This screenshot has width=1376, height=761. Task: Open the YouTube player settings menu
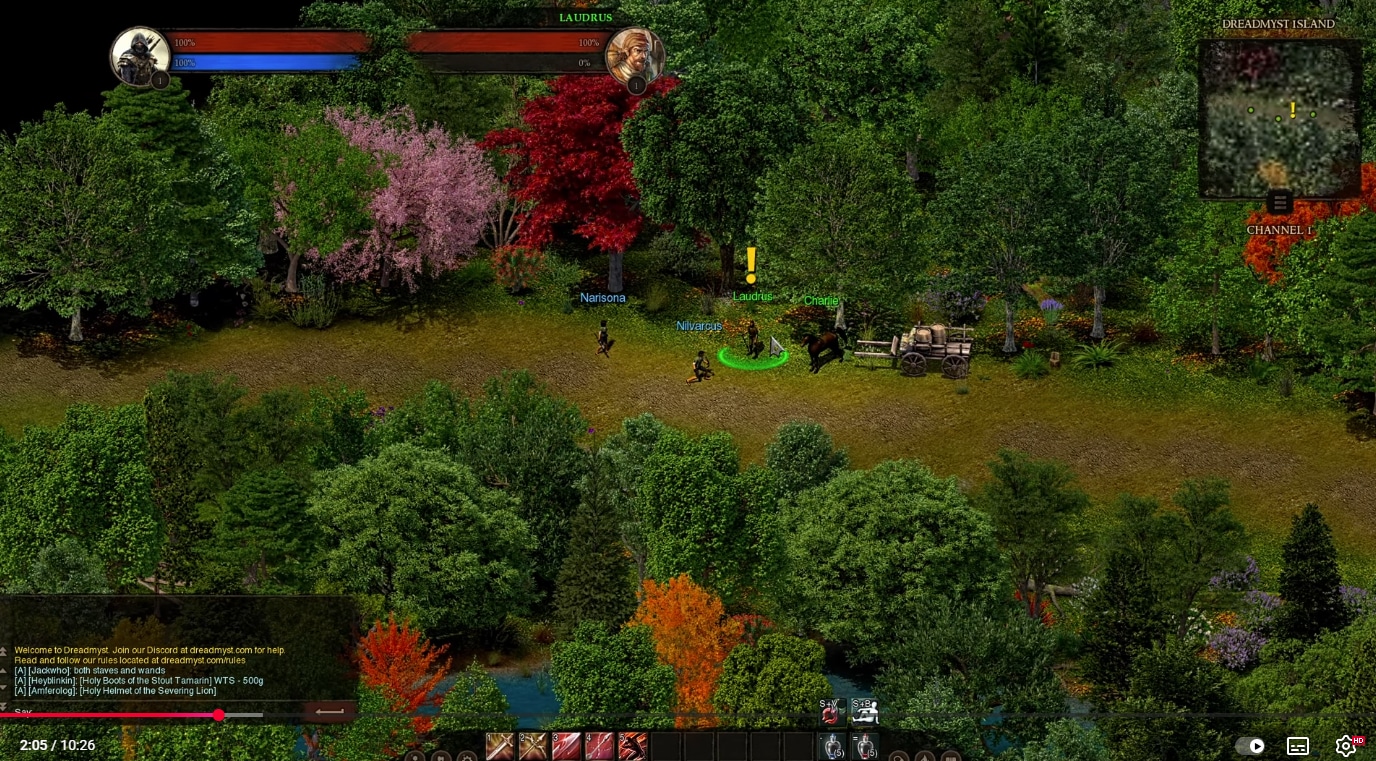click(x=1345, y=746)
